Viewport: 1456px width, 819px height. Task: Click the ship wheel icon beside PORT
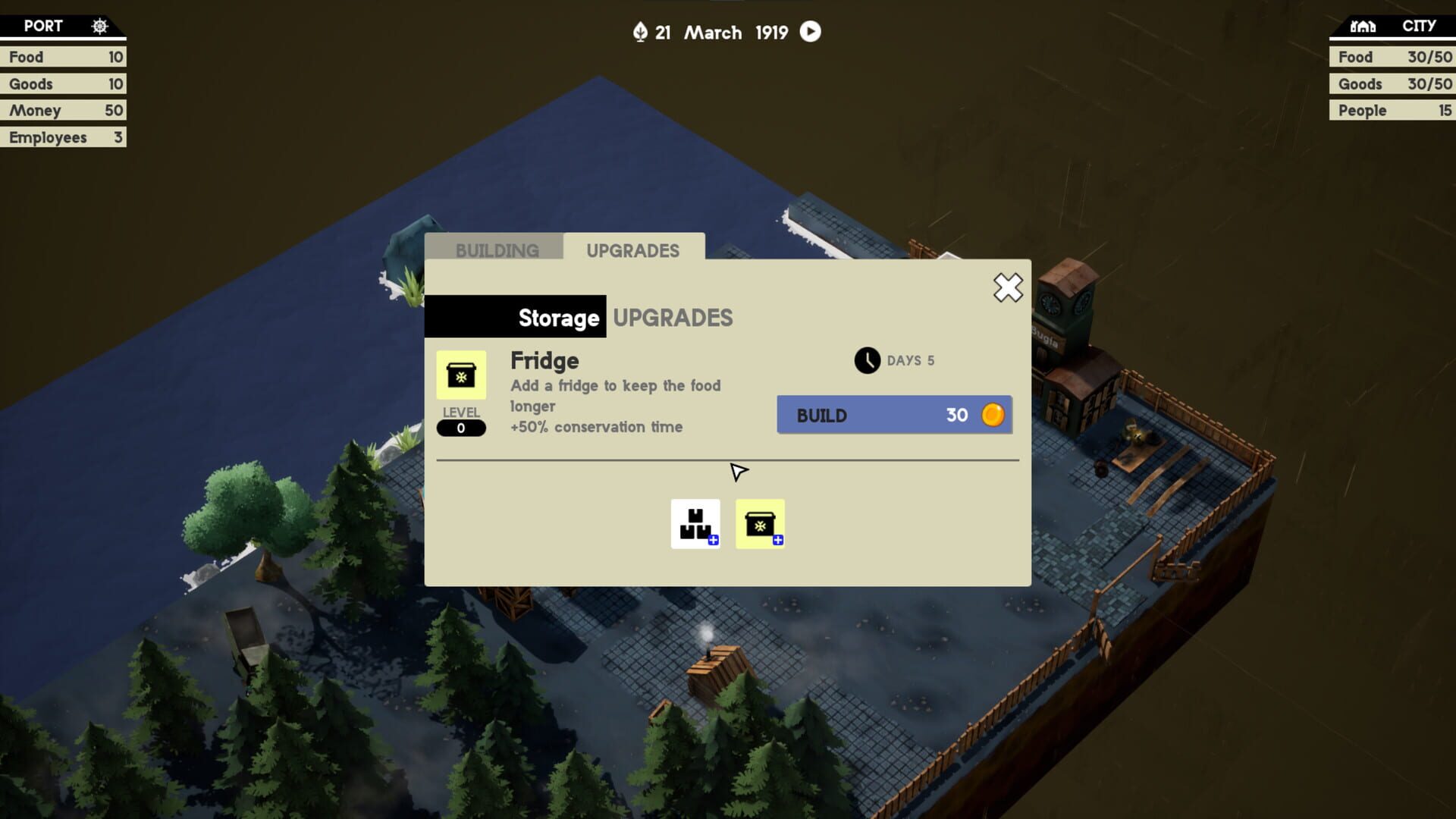point(99,25)
